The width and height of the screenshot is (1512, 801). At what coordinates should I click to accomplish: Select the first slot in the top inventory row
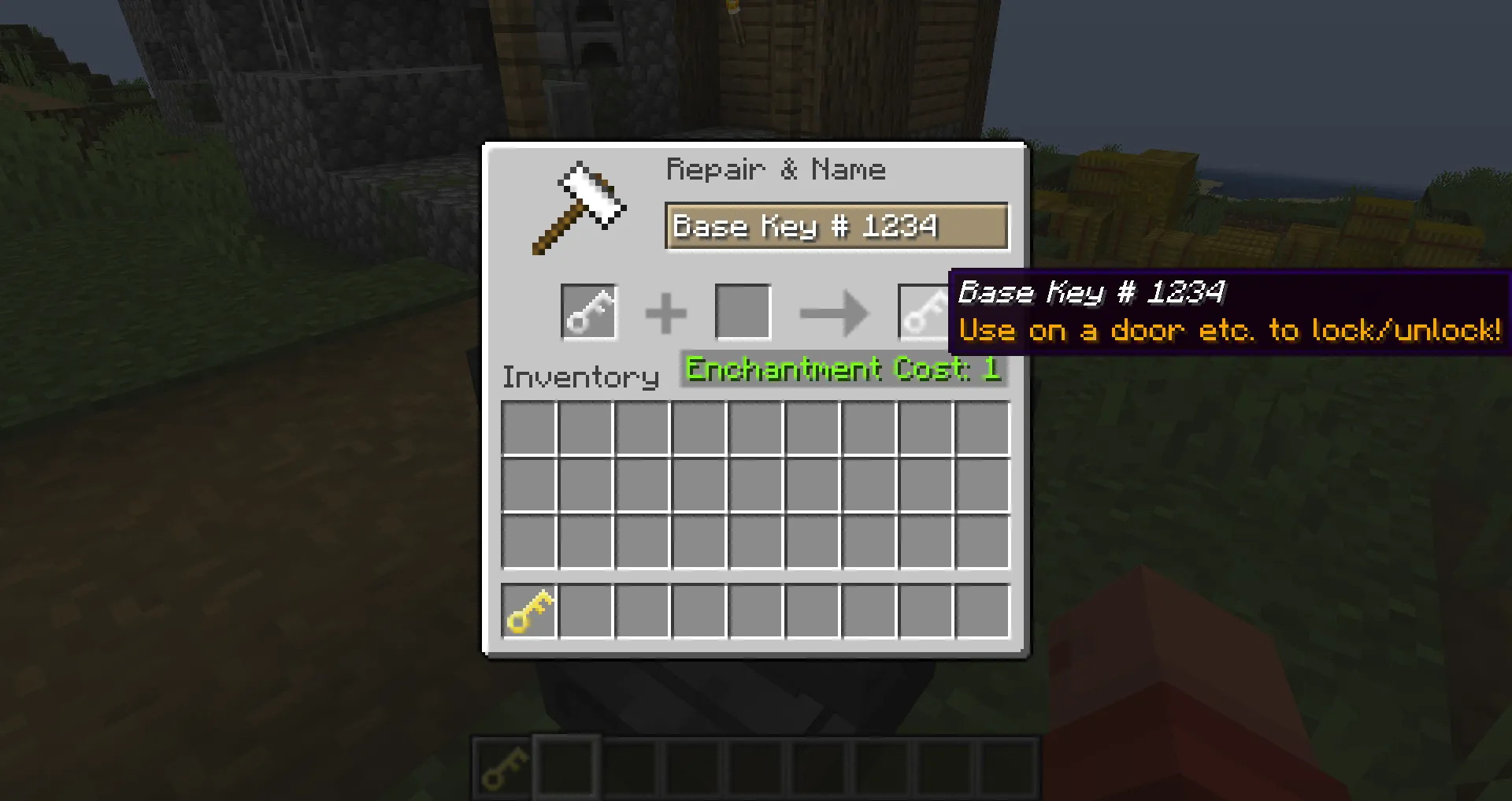pyautogui.click(x=529, y=428)
